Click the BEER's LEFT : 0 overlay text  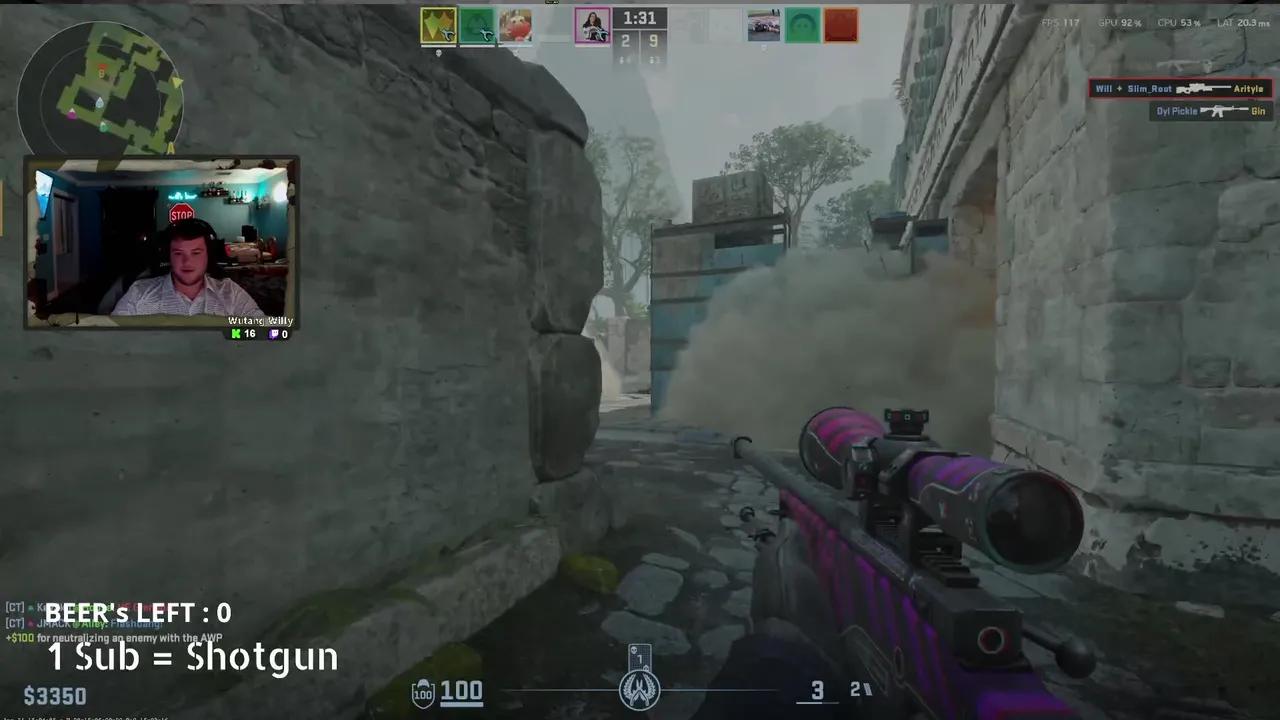pyautogui.click(x=140, y=613)
